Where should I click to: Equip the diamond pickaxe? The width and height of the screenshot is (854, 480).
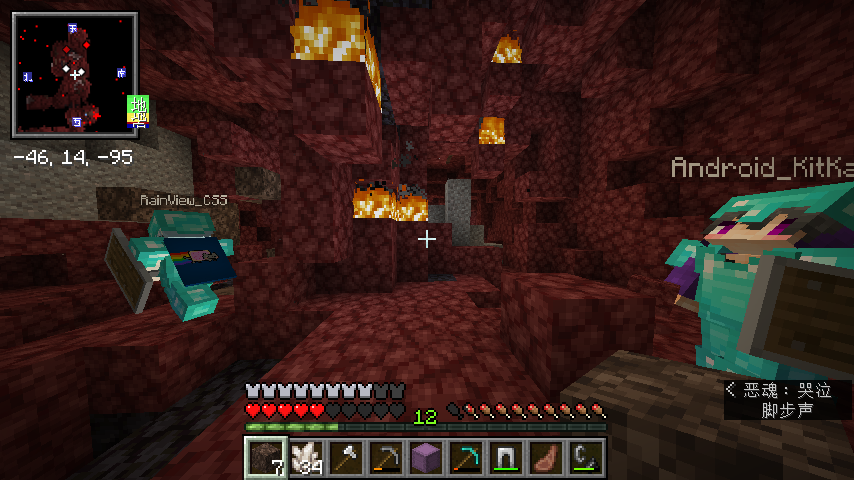465,457
